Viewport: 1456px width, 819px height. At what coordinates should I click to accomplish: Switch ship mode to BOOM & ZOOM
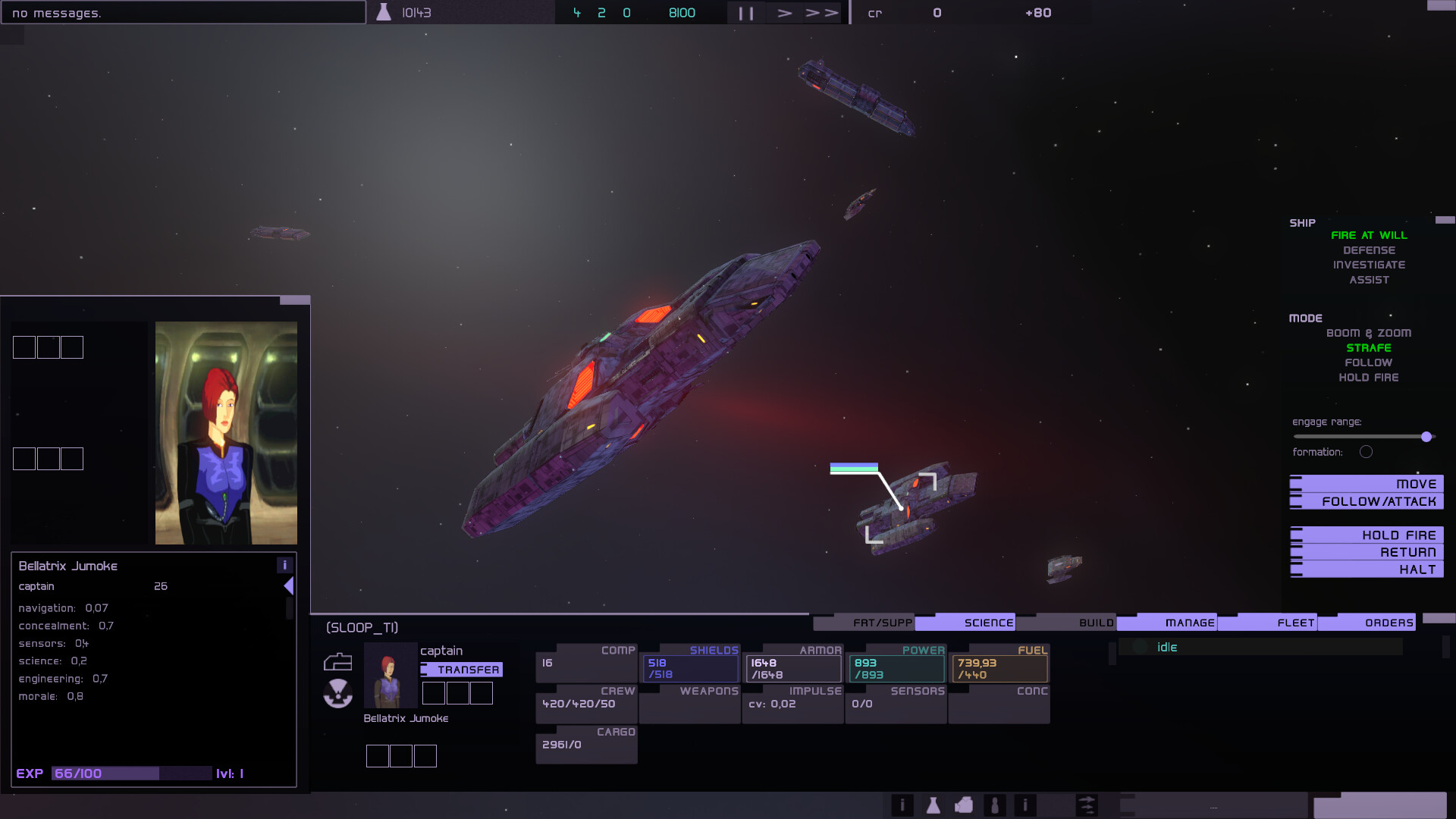coord(1369,332)
